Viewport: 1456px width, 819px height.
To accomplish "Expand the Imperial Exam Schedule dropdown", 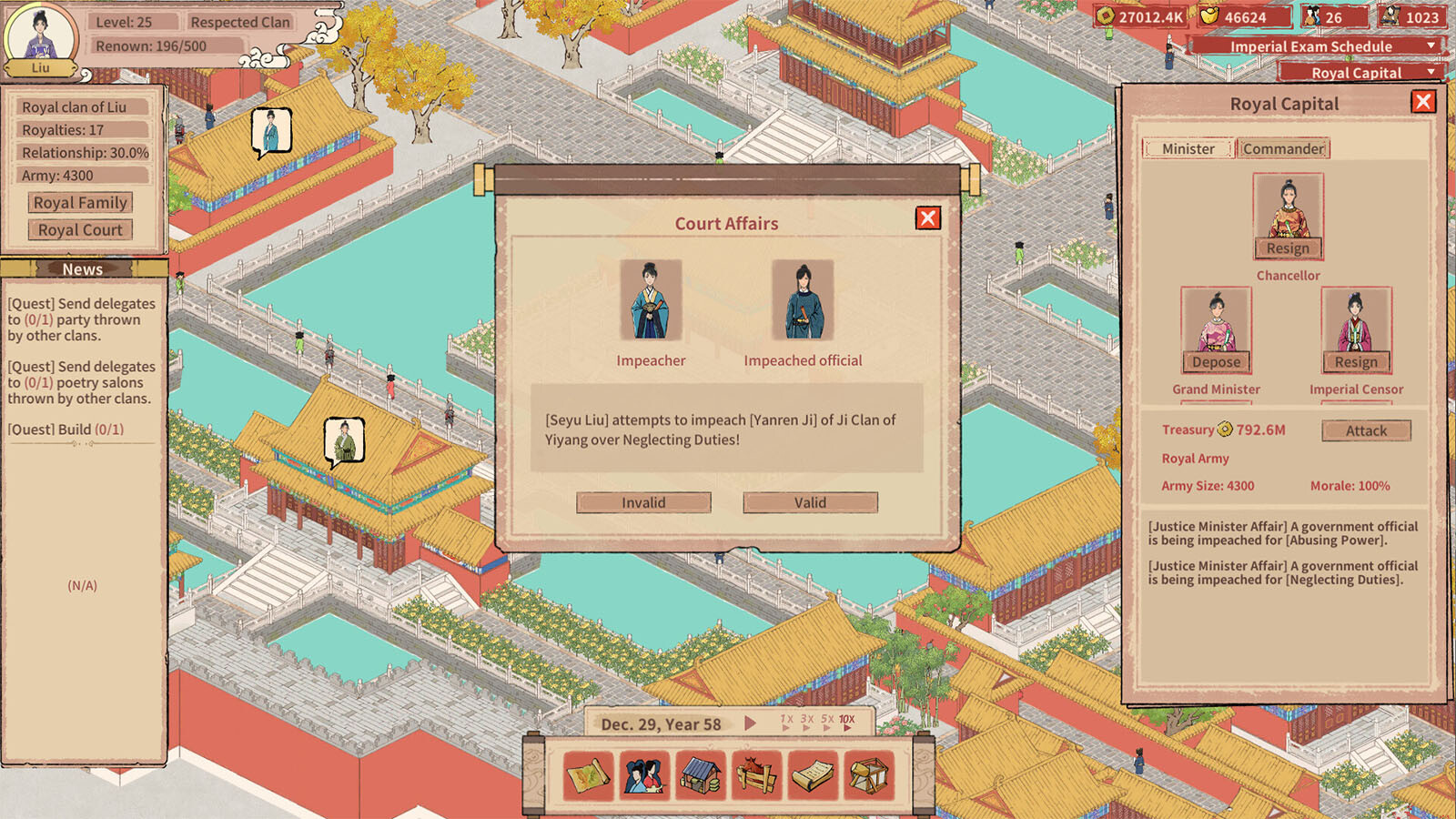I will coord(1431,45).
